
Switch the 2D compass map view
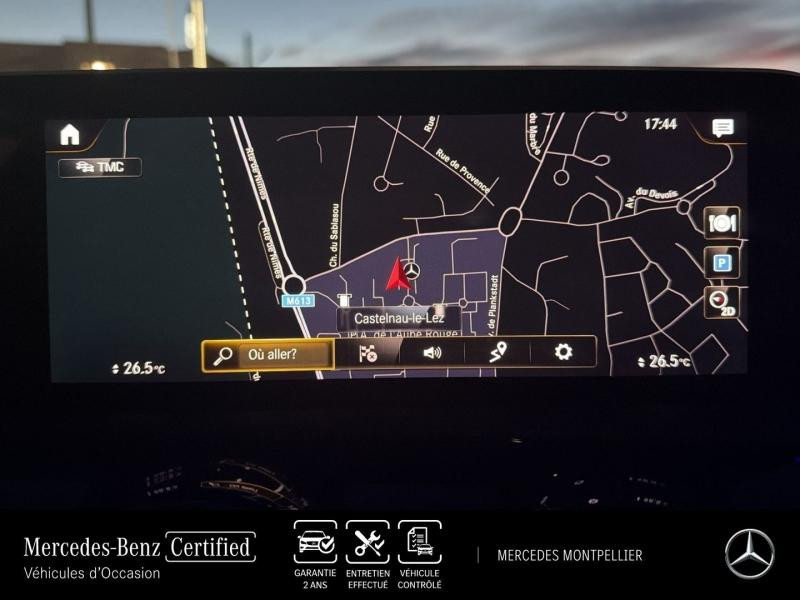pos(721,301)
